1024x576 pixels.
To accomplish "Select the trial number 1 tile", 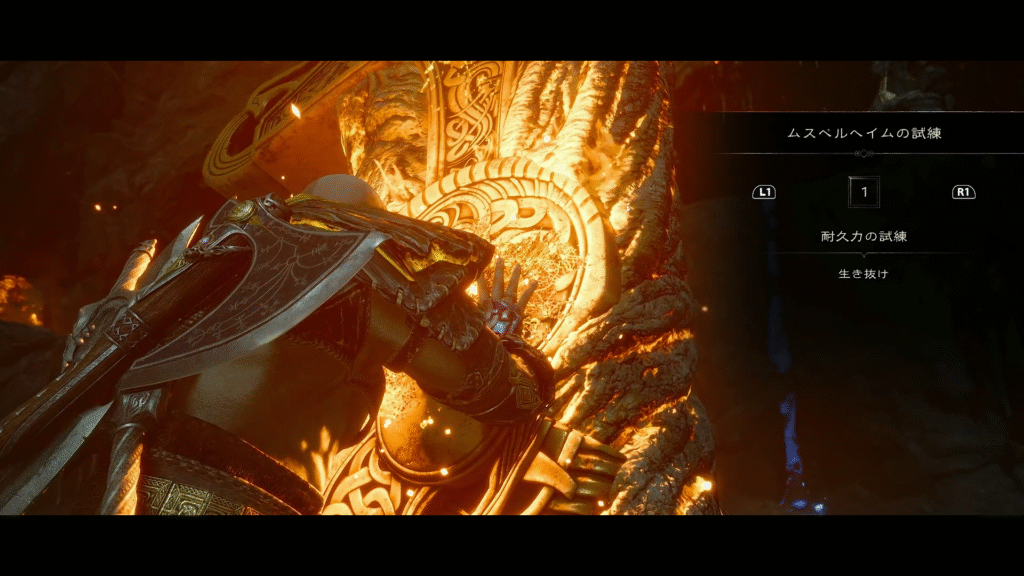I will click(863, 191).
